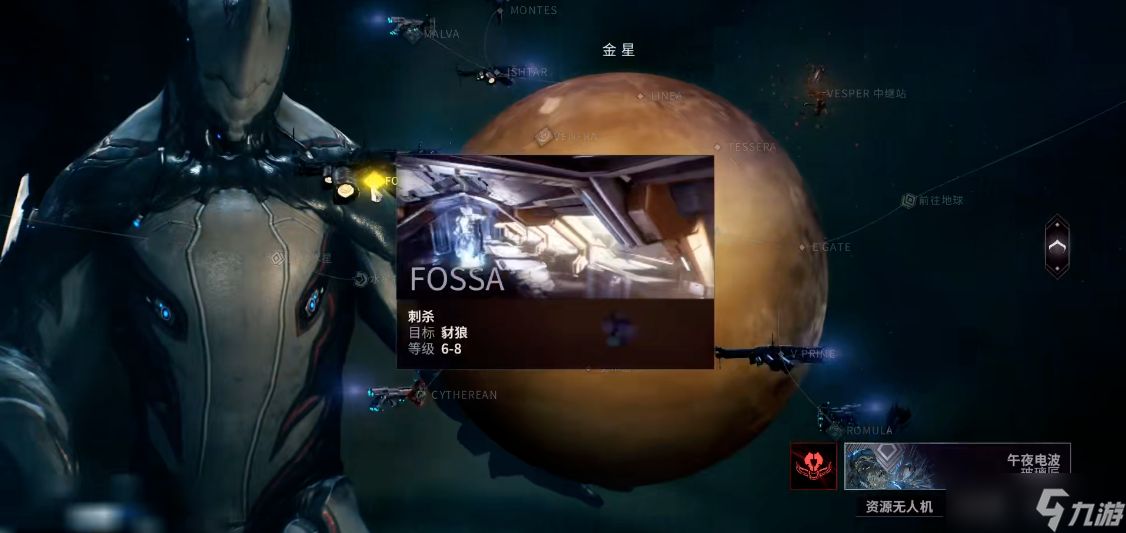Open the 午夜电波 Nightwave panel
This screenshot has width=1126, height=533.
tap(957, 466)
